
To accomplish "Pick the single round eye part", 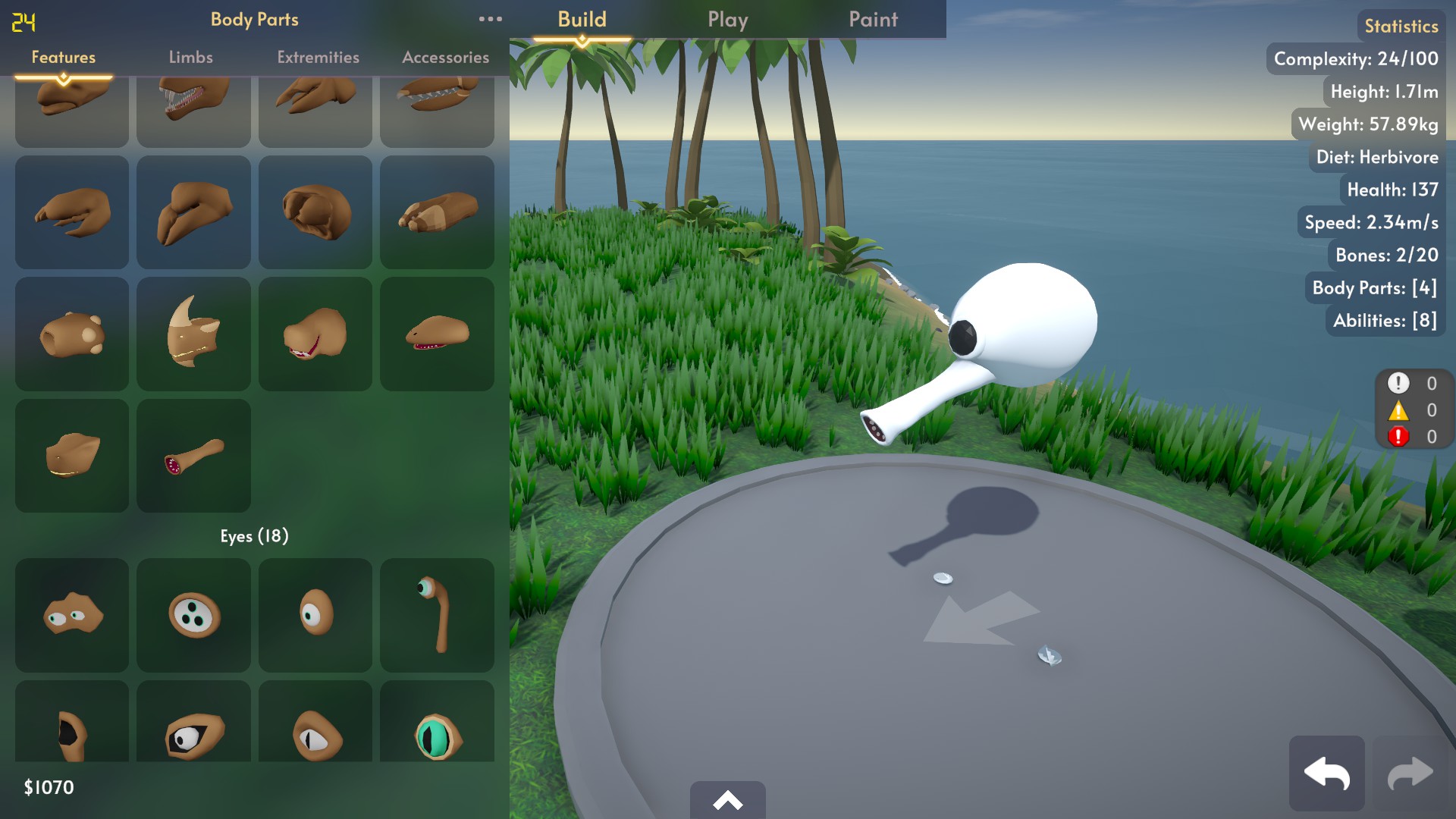I will (x=315, y=615).
